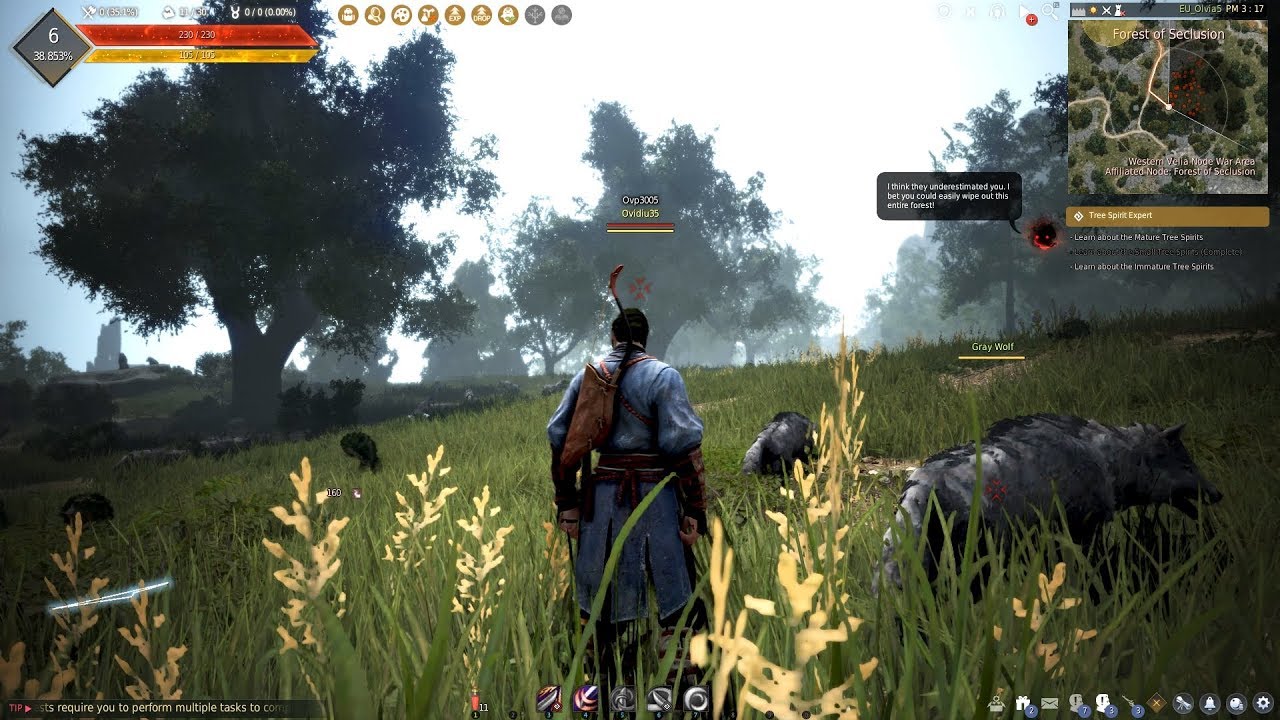Open game settings via the gear icon
Screen dimensions: 1280x720
1263,704
